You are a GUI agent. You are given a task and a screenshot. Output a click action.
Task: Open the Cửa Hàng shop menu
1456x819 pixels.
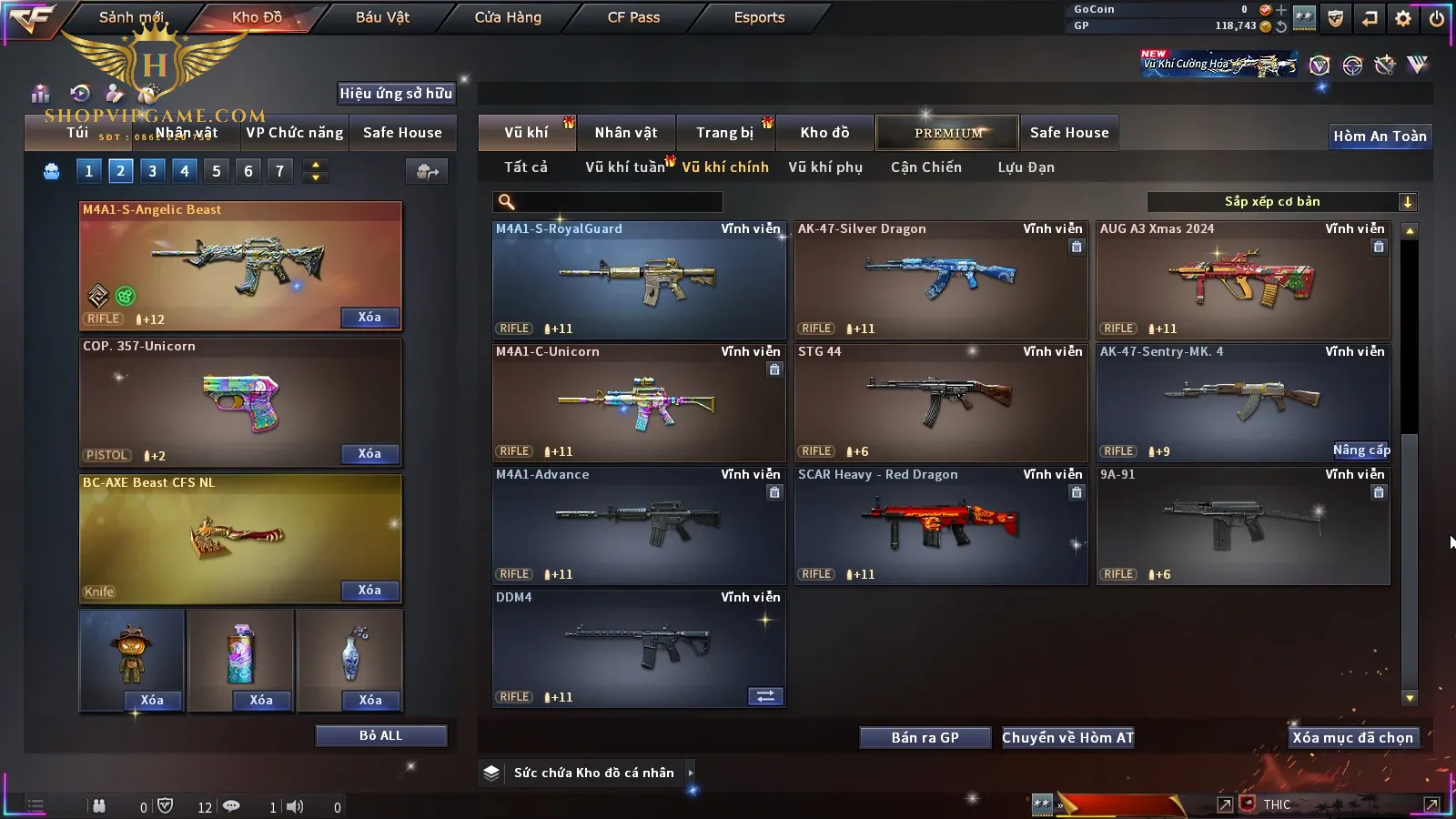tap(508, 17)
